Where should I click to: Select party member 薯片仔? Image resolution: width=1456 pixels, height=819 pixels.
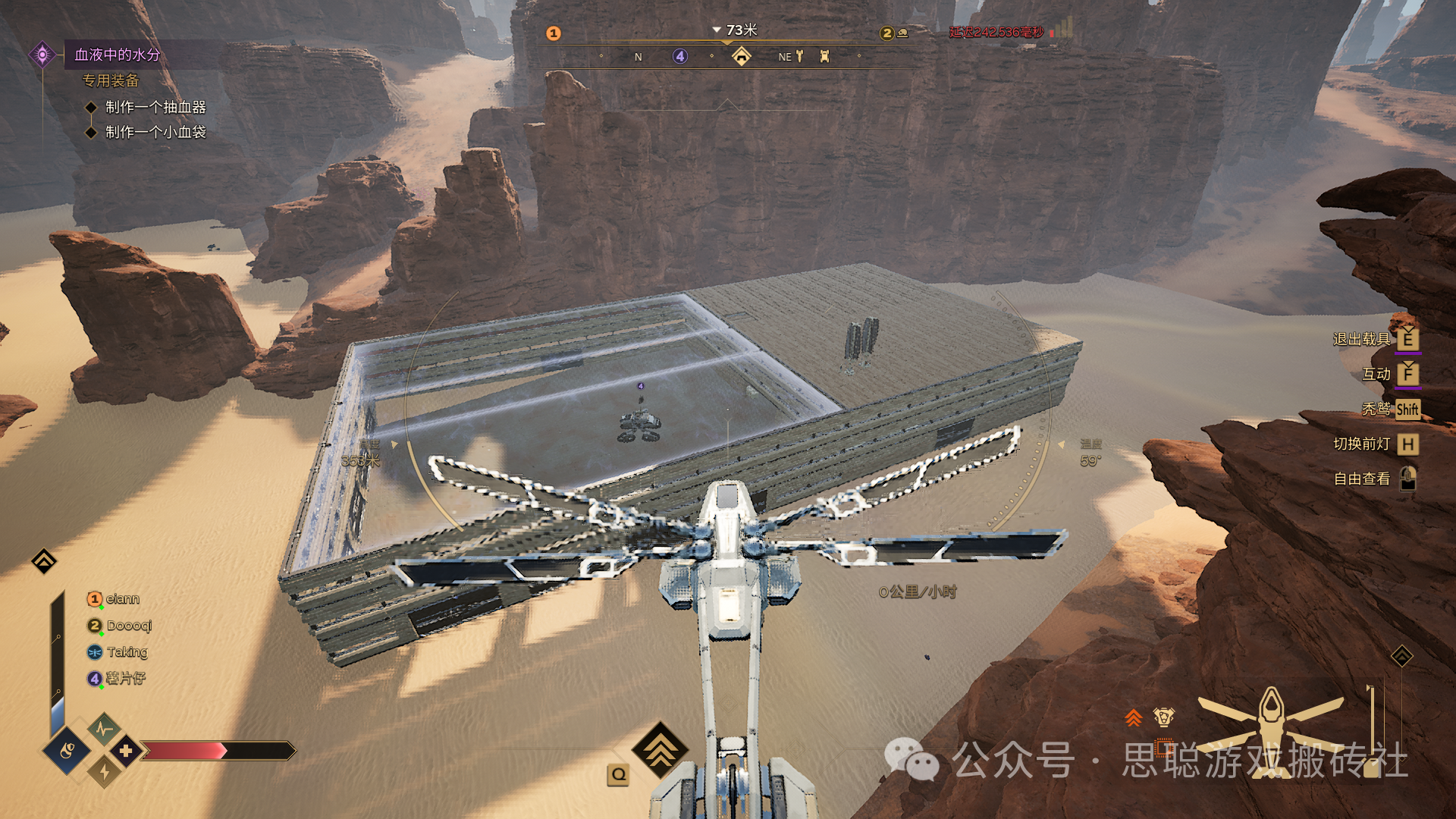click(x=125, y=678)
